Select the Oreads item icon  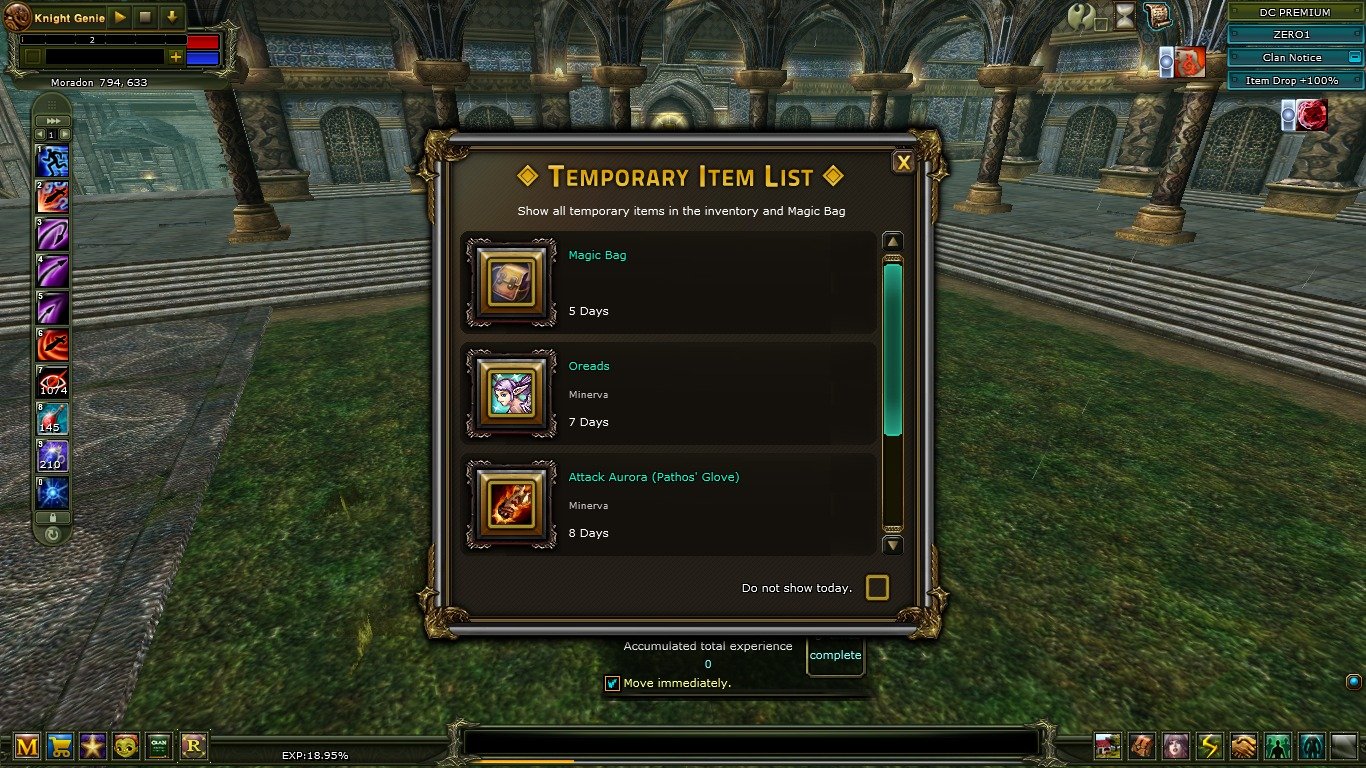[x=511, y=393]
